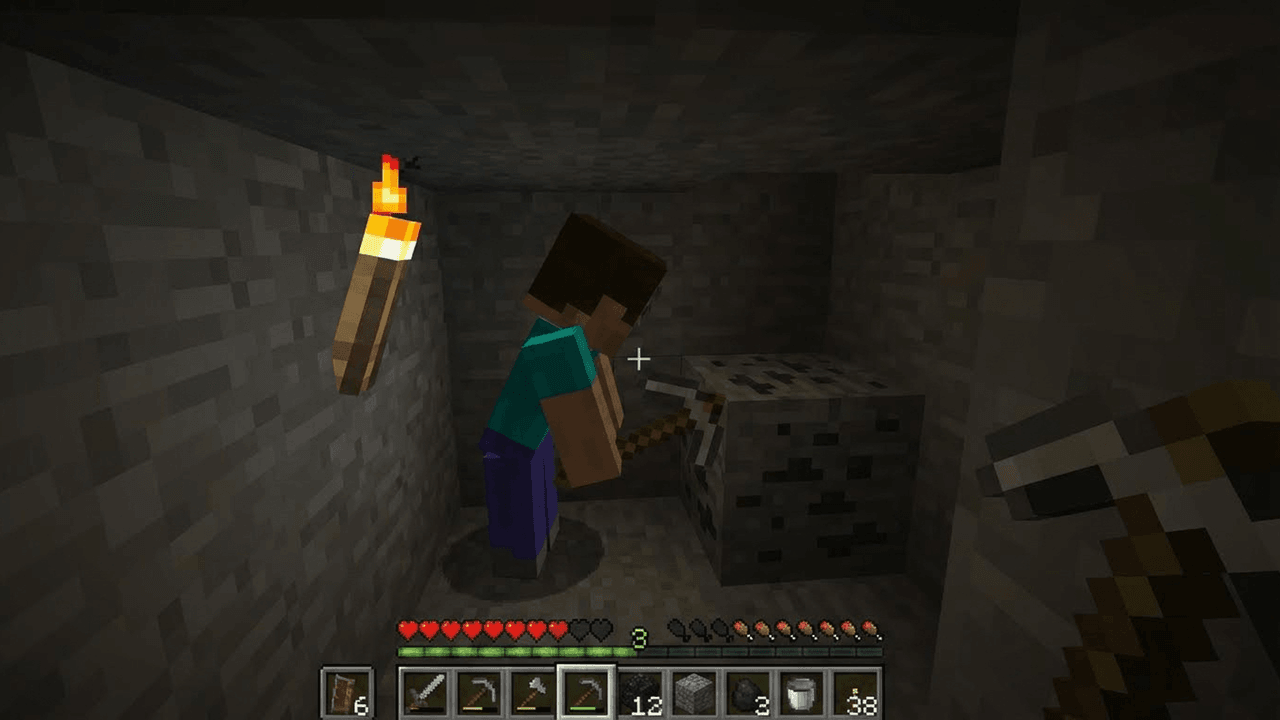Select the dark block stack of 12
This screenshot has height=720, width=1280.
[638, 692]
